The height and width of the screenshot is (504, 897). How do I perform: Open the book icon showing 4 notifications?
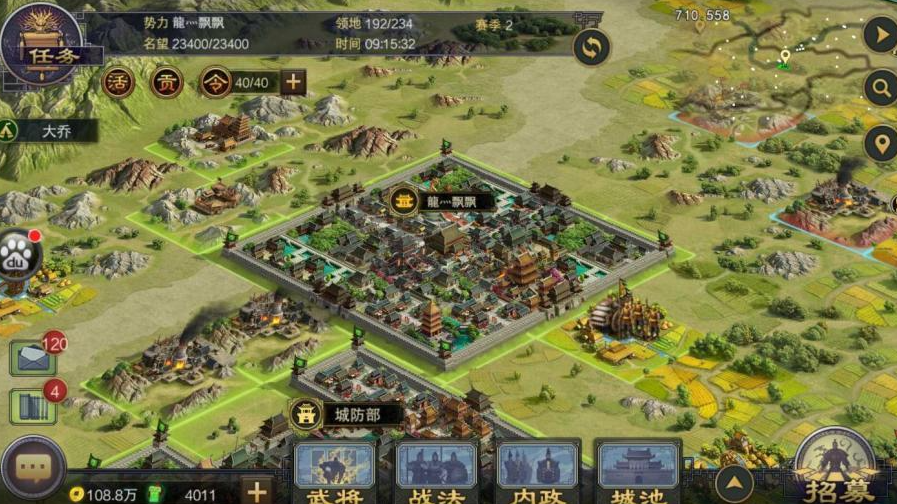[32, 405]
